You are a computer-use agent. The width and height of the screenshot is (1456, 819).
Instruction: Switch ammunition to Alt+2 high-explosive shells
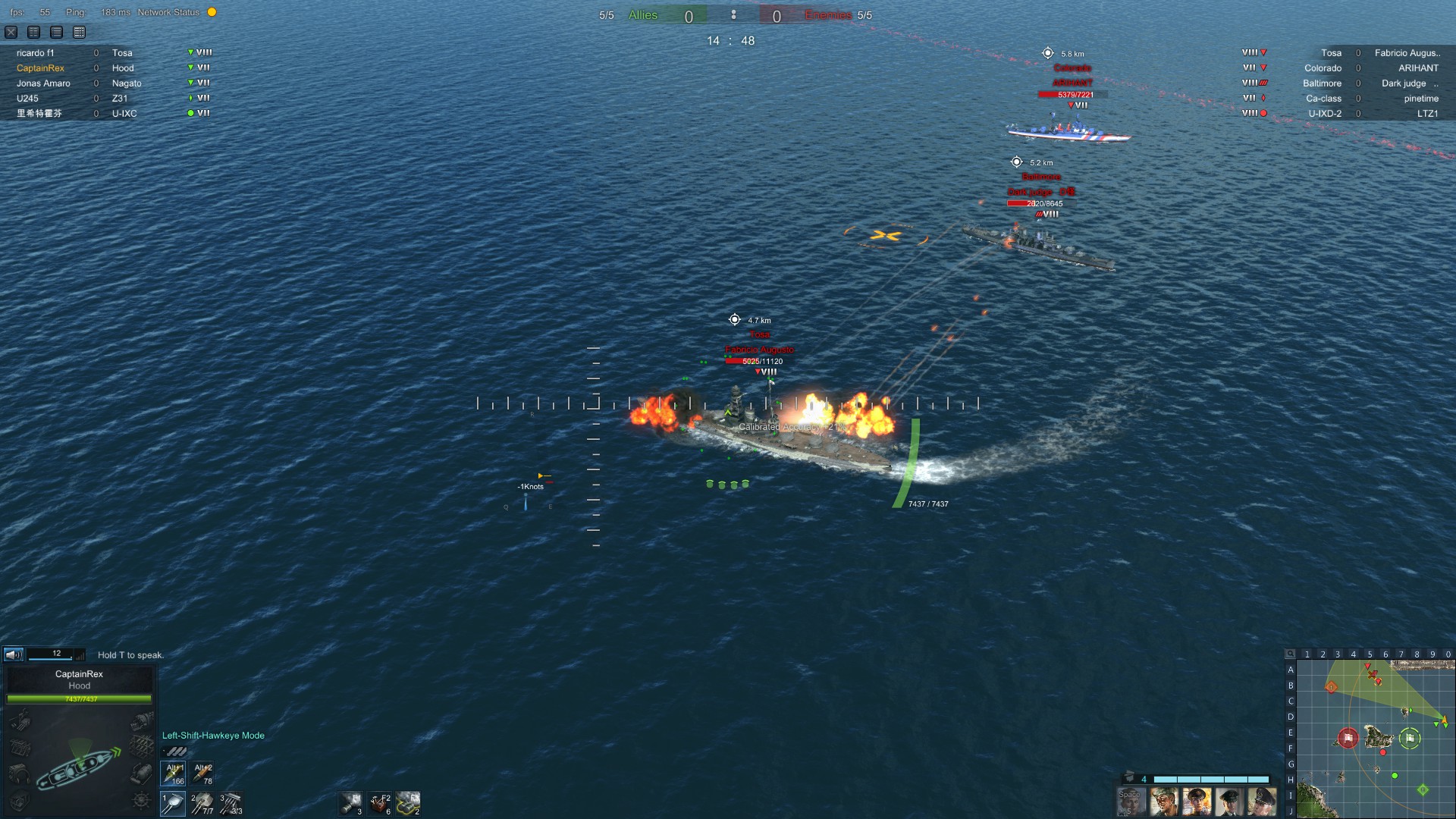tap(202, 773)
